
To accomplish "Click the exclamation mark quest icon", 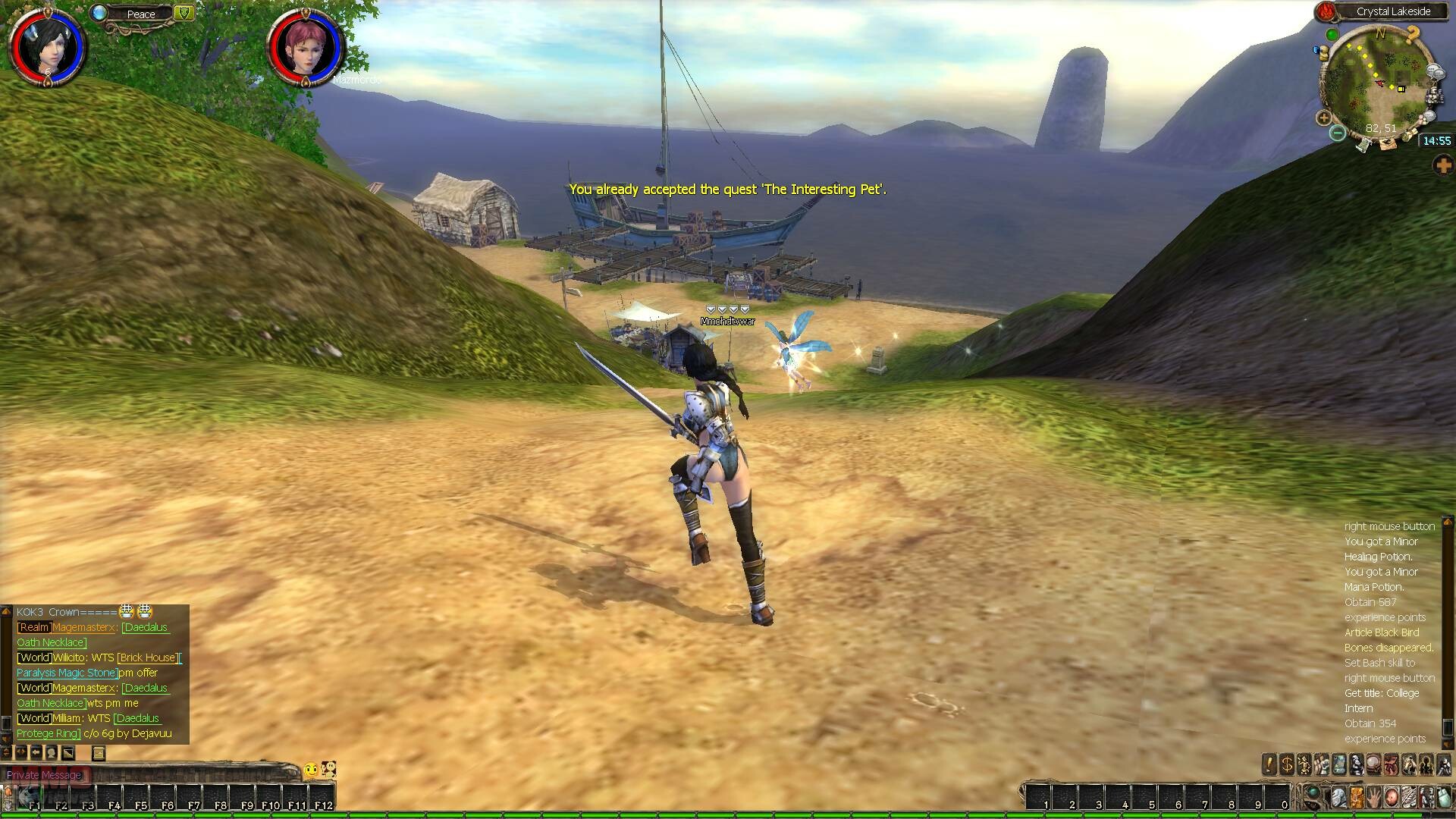I will [1269, 764].
